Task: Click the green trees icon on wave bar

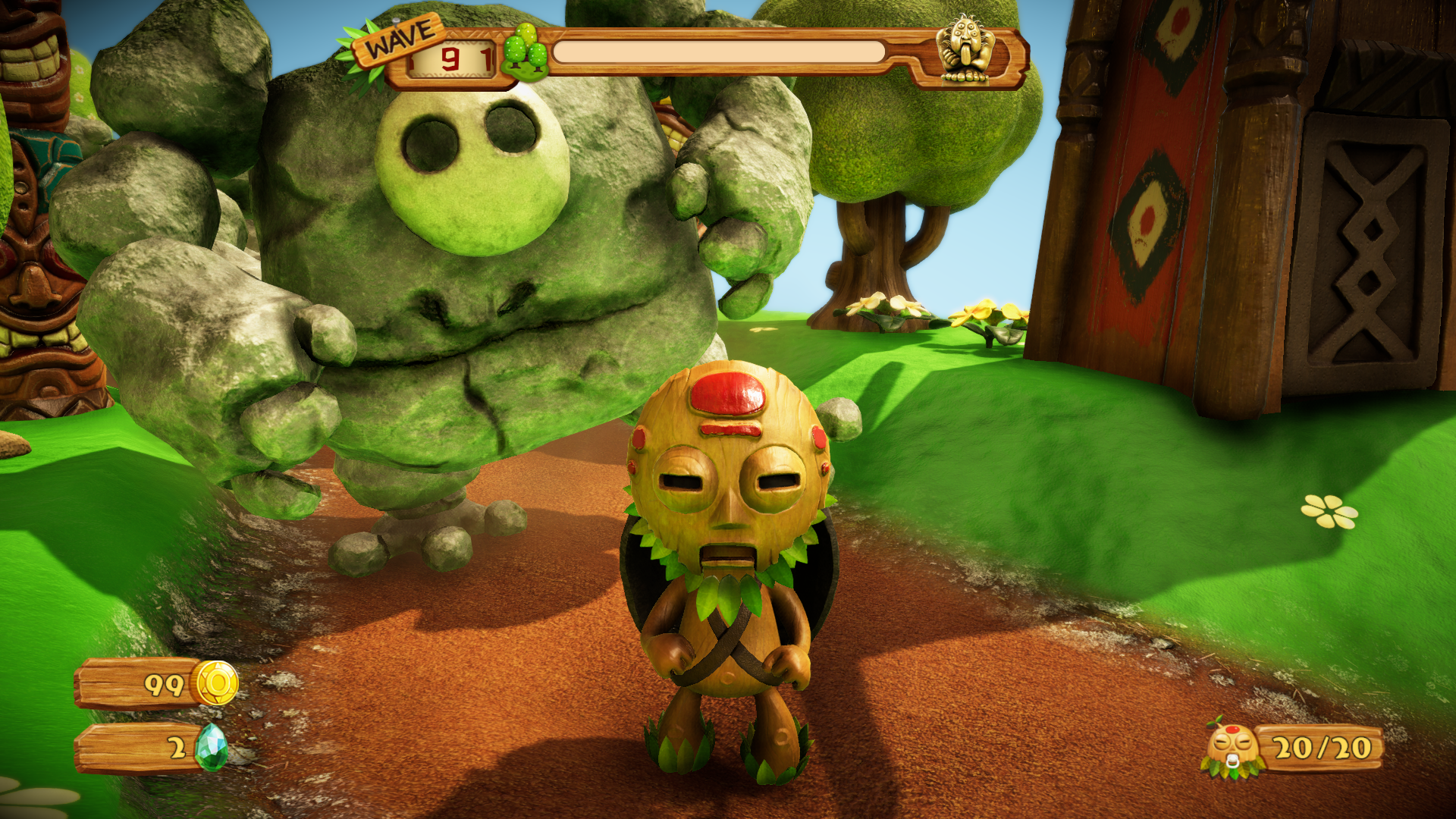Action: pos(525,52)
